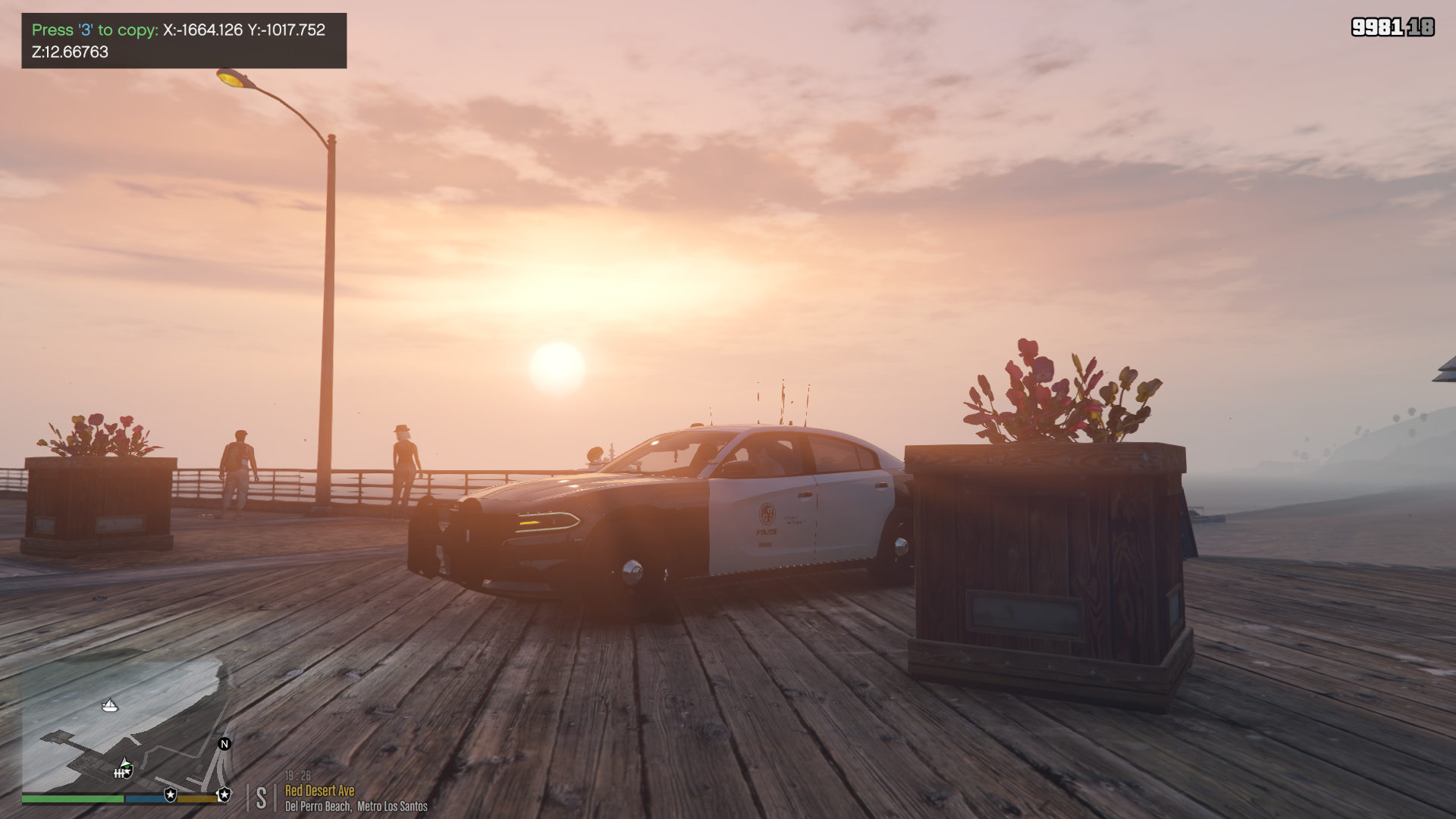The height and width of the screenshot is (819, 1456).
Task: Click the police badge blip at the minimap's bottom-right corner
Action: tap(224, 795)
